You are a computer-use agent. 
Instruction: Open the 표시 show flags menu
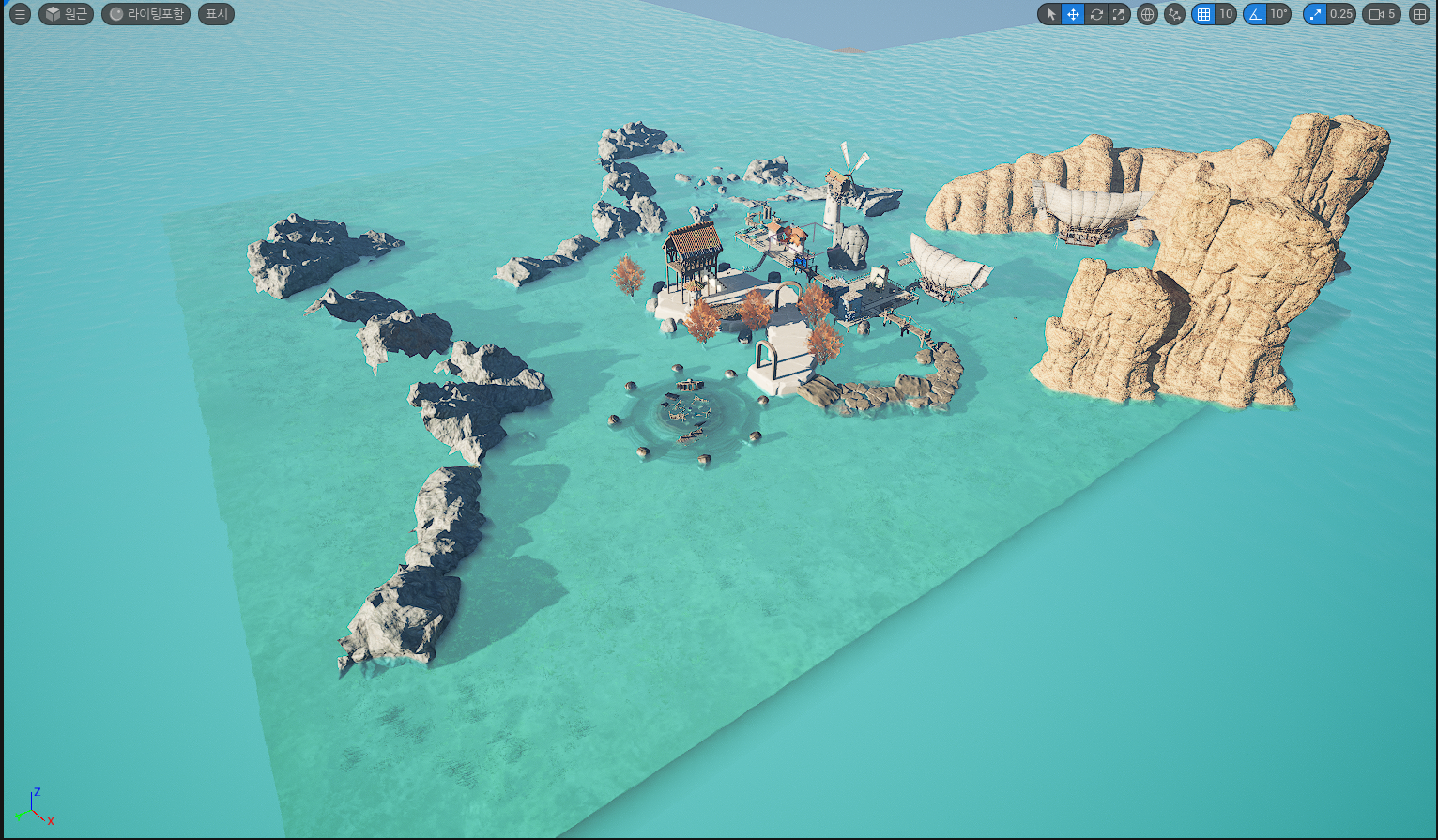click(x=216, y=14)
